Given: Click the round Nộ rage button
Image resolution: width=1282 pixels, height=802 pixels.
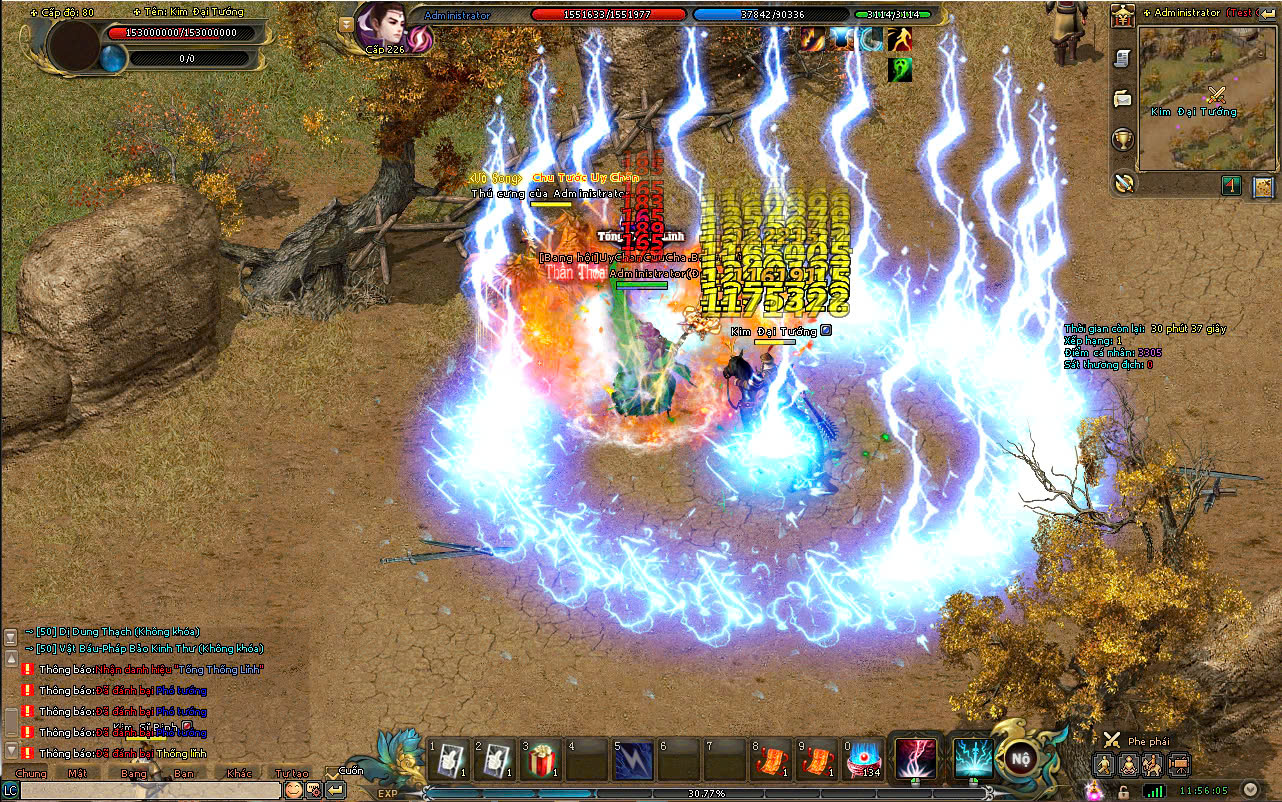Looking at the screenshot, I should 1020,757.
